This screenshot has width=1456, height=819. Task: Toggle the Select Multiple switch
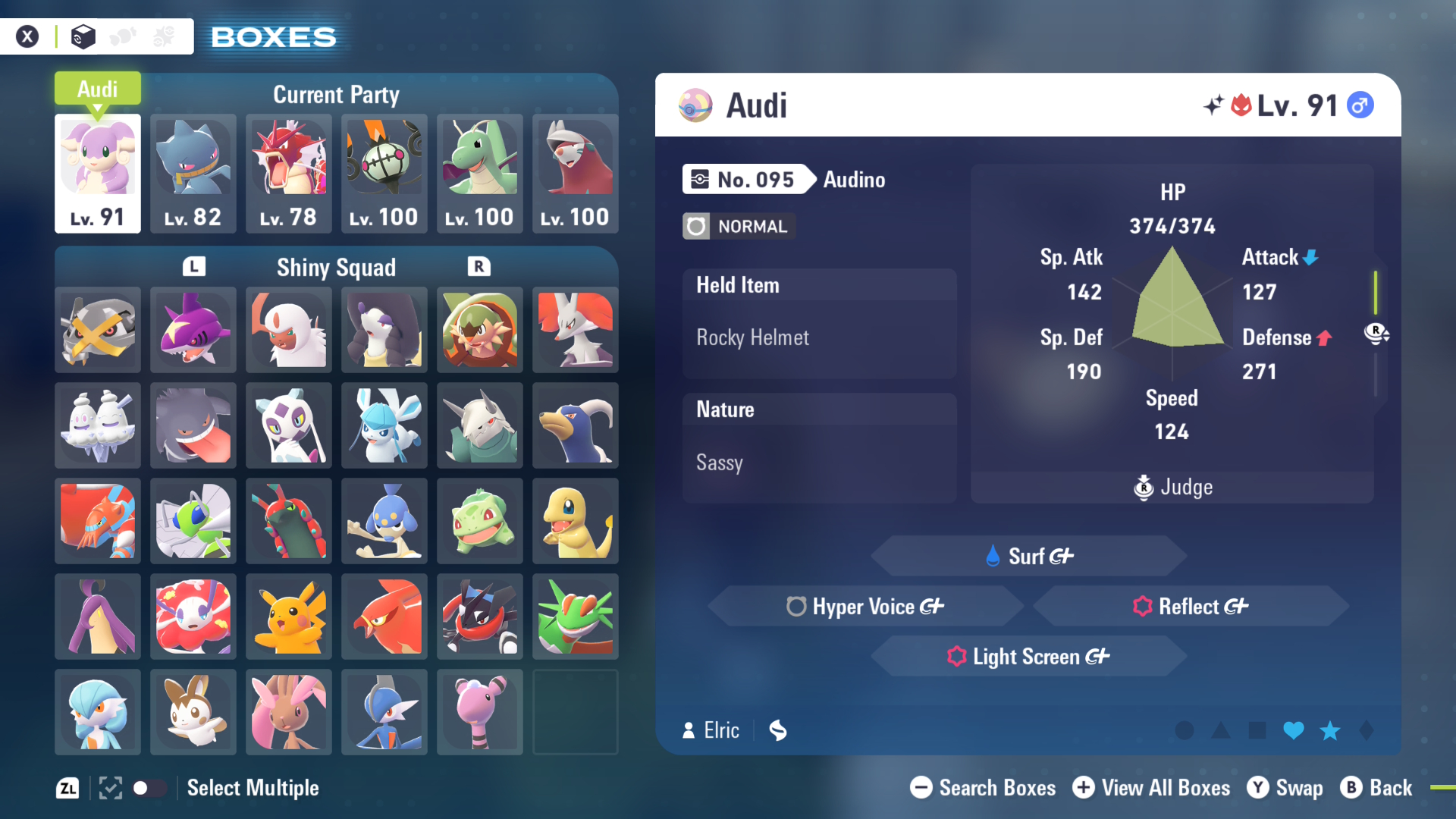(149, 788)
